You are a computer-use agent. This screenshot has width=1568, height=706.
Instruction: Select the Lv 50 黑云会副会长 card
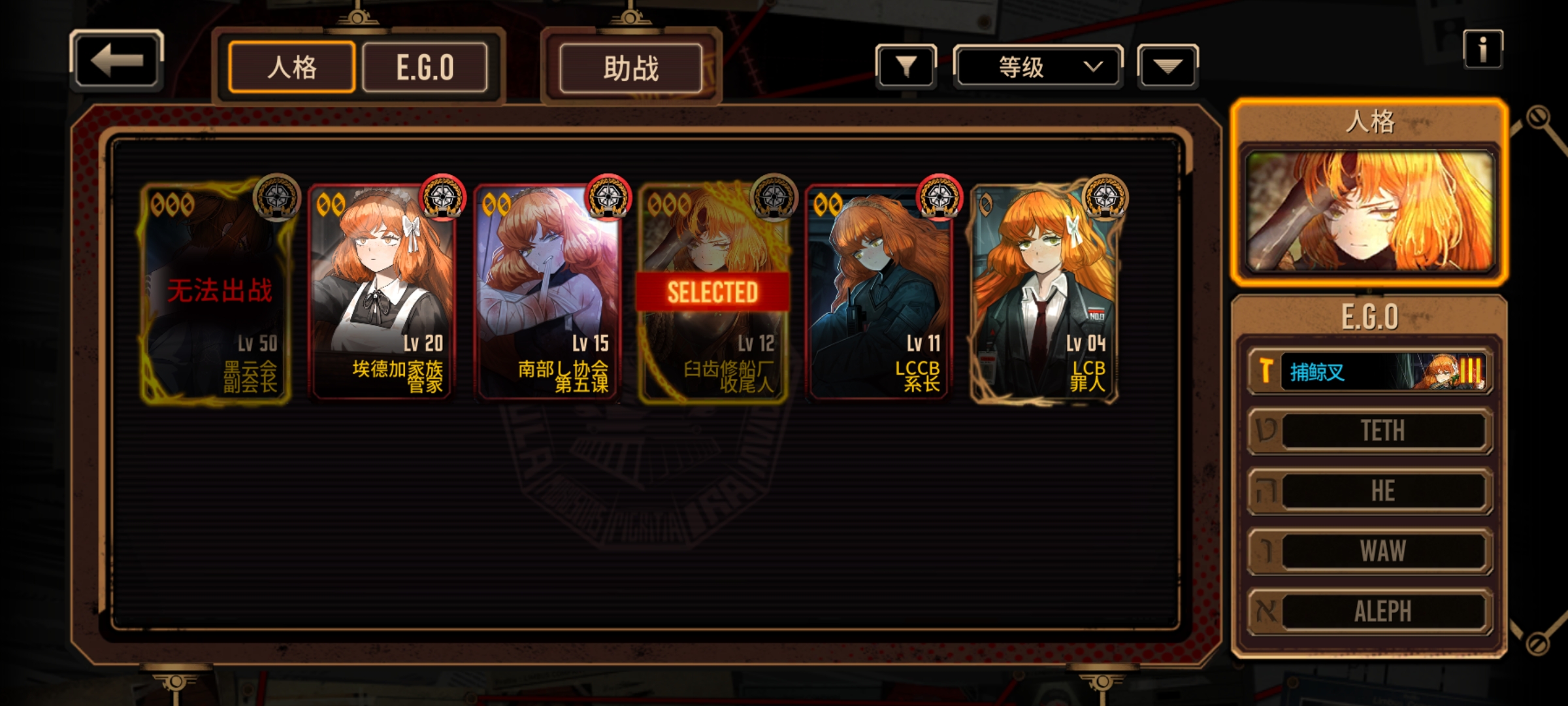(216, 292)
